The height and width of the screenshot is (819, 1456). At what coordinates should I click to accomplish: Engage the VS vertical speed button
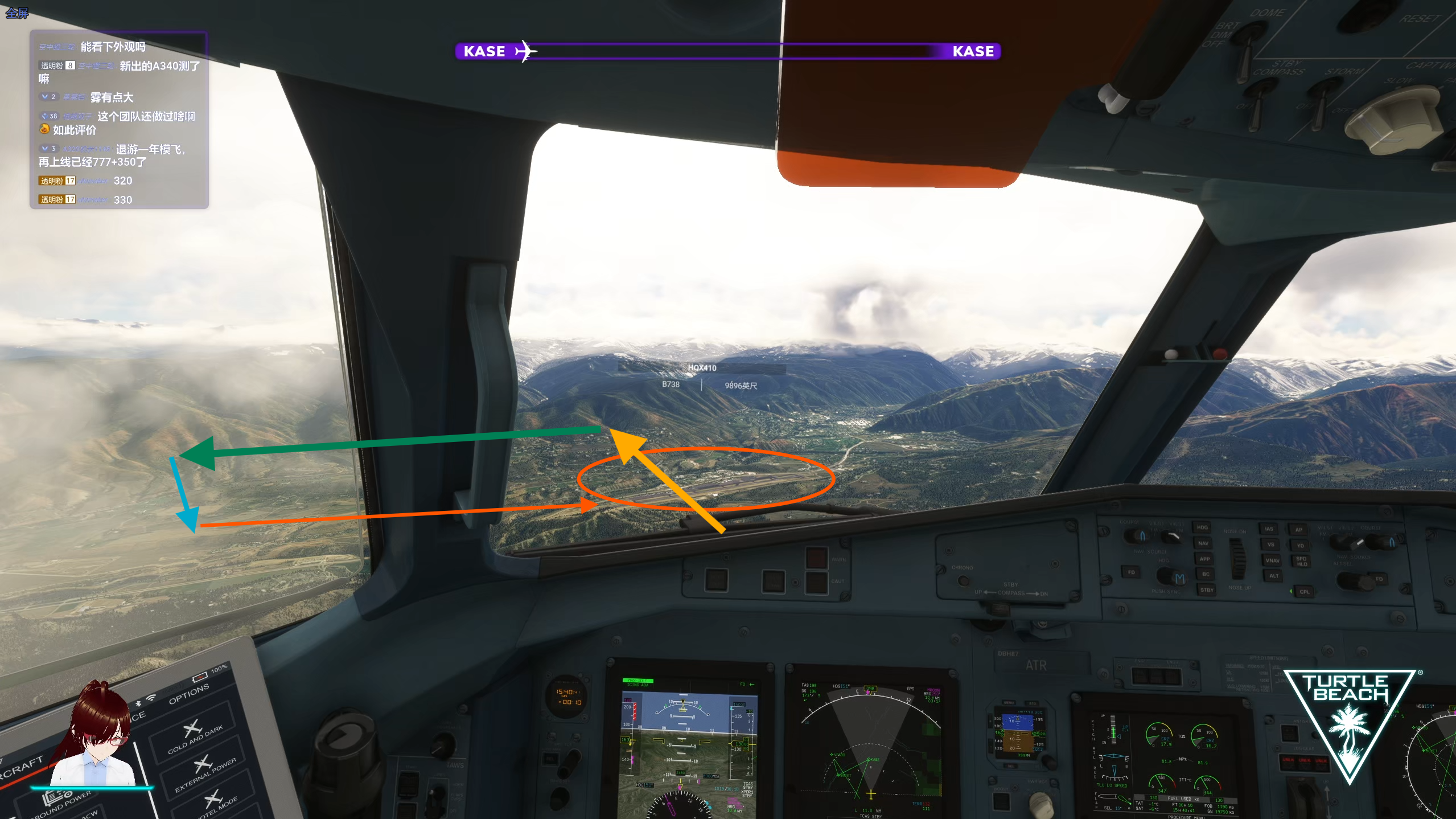click(1270, 544)
